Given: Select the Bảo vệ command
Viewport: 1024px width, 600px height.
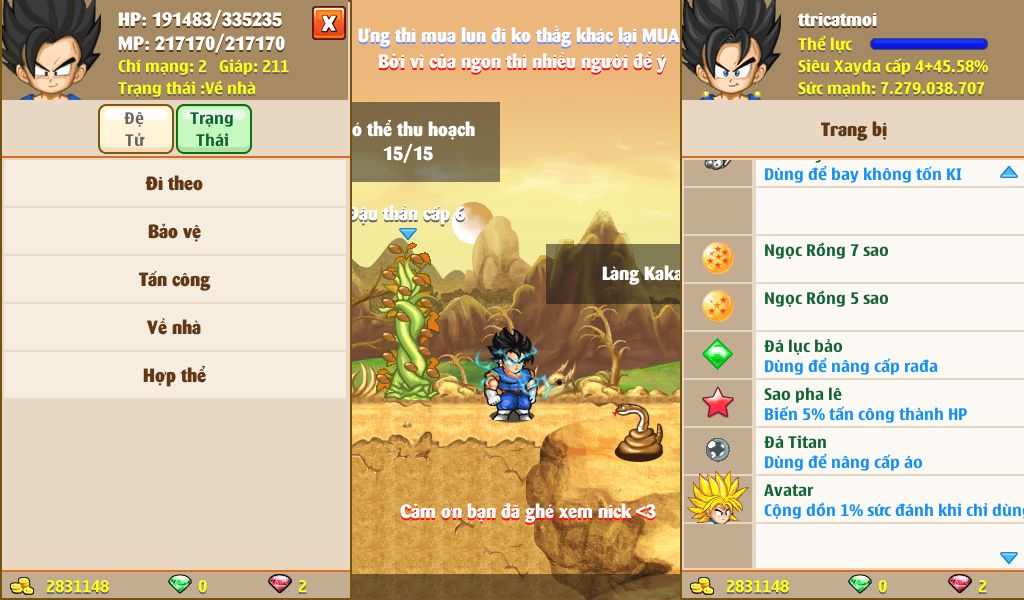Looking at the screenshot, I should (175, 232).
